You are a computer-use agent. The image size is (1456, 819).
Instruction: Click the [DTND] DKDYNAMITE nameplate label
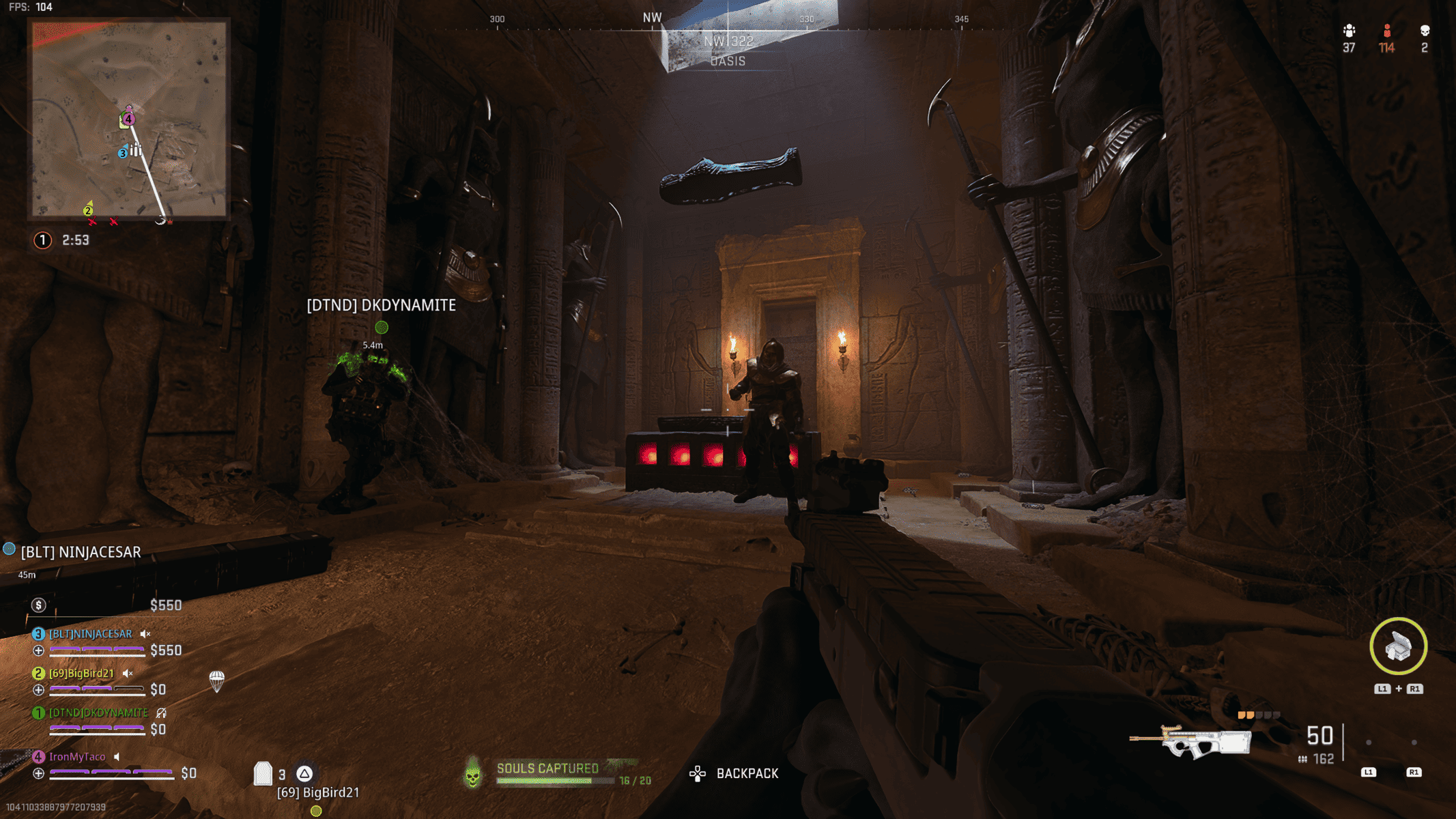tap(380, 305)
